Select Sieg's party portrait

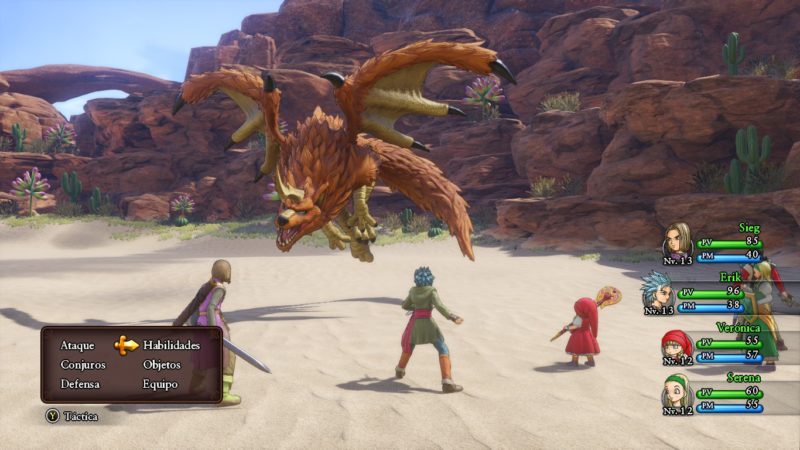[678, 241]
